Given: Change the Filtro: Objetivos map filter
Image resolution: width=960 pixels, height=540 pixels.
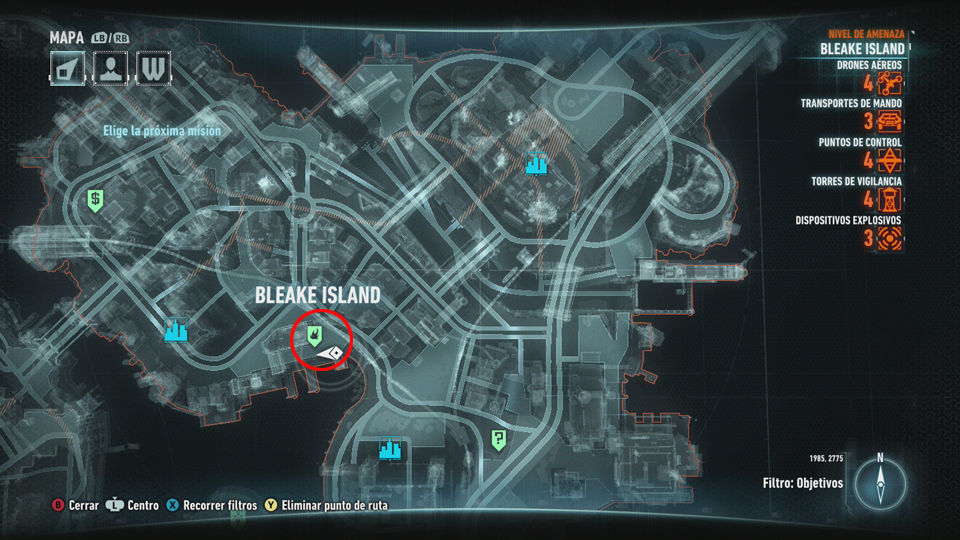Looking at the screenshot, I should tap(802, 483).
